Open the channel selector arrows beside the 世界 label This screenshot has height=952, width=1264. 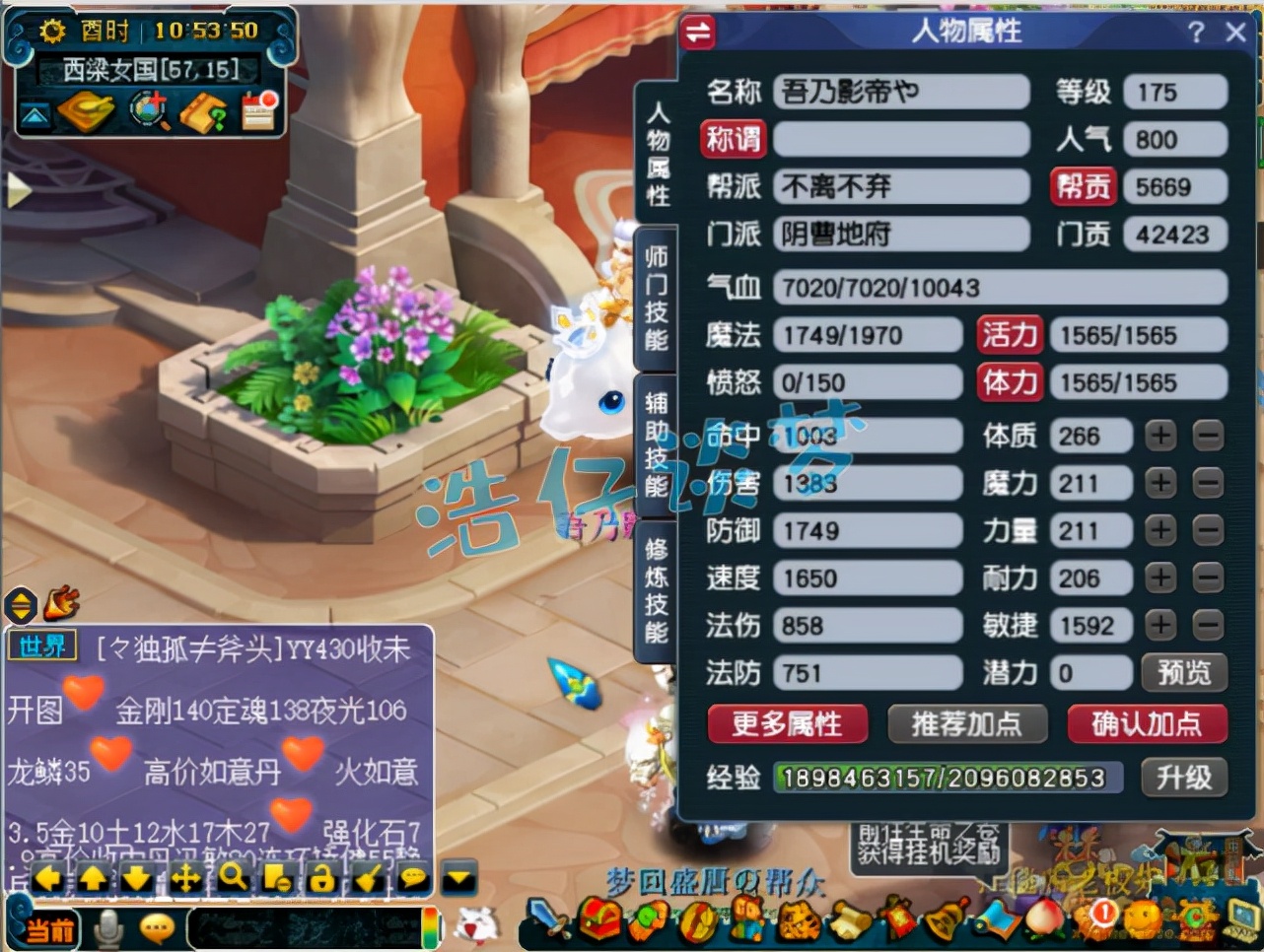pyautogui.click(x=20, y=606)
